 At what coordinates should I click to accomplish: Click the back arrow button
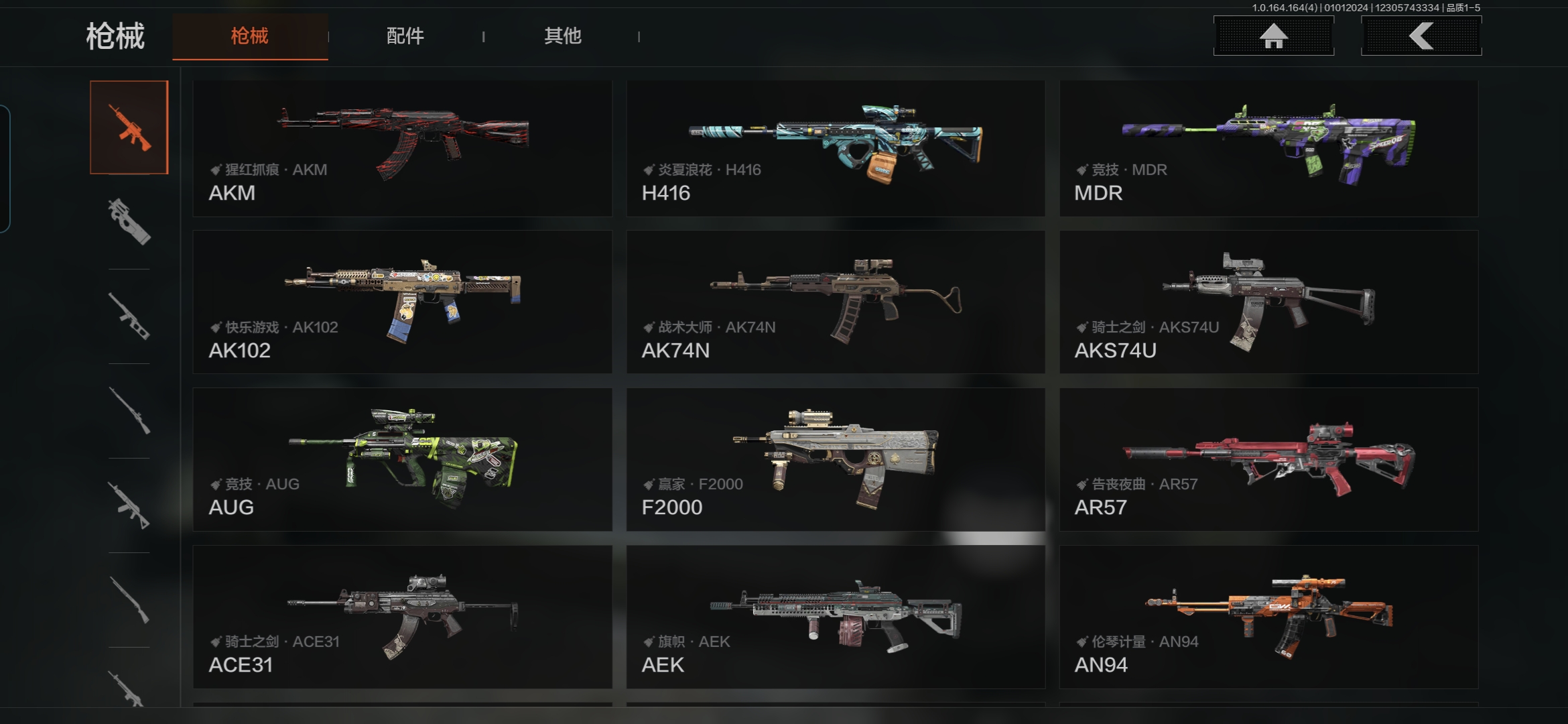click(1421, 36)
